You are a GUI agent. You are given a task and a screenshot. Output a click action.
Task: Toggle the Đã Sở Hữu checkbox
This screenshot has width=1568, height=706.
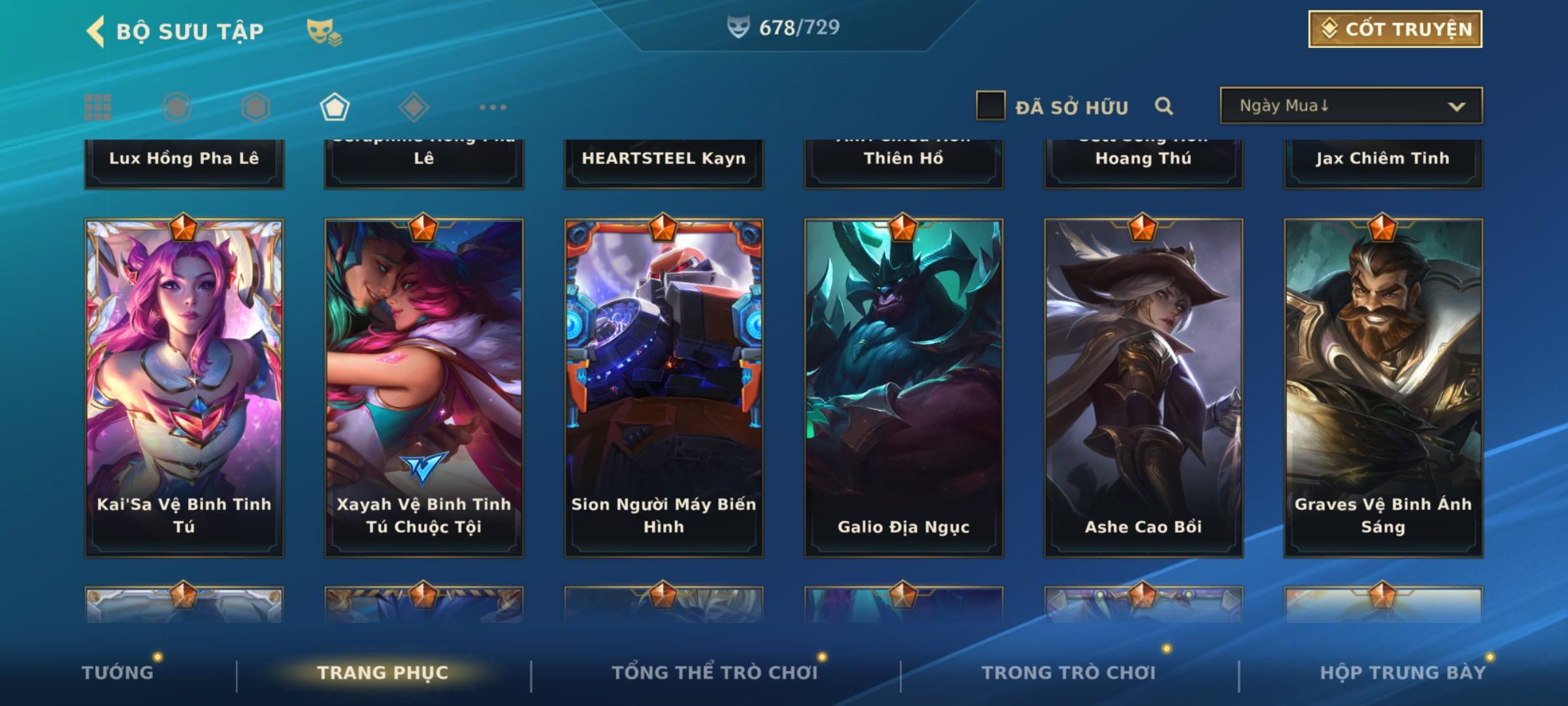(x=990, y=106)
